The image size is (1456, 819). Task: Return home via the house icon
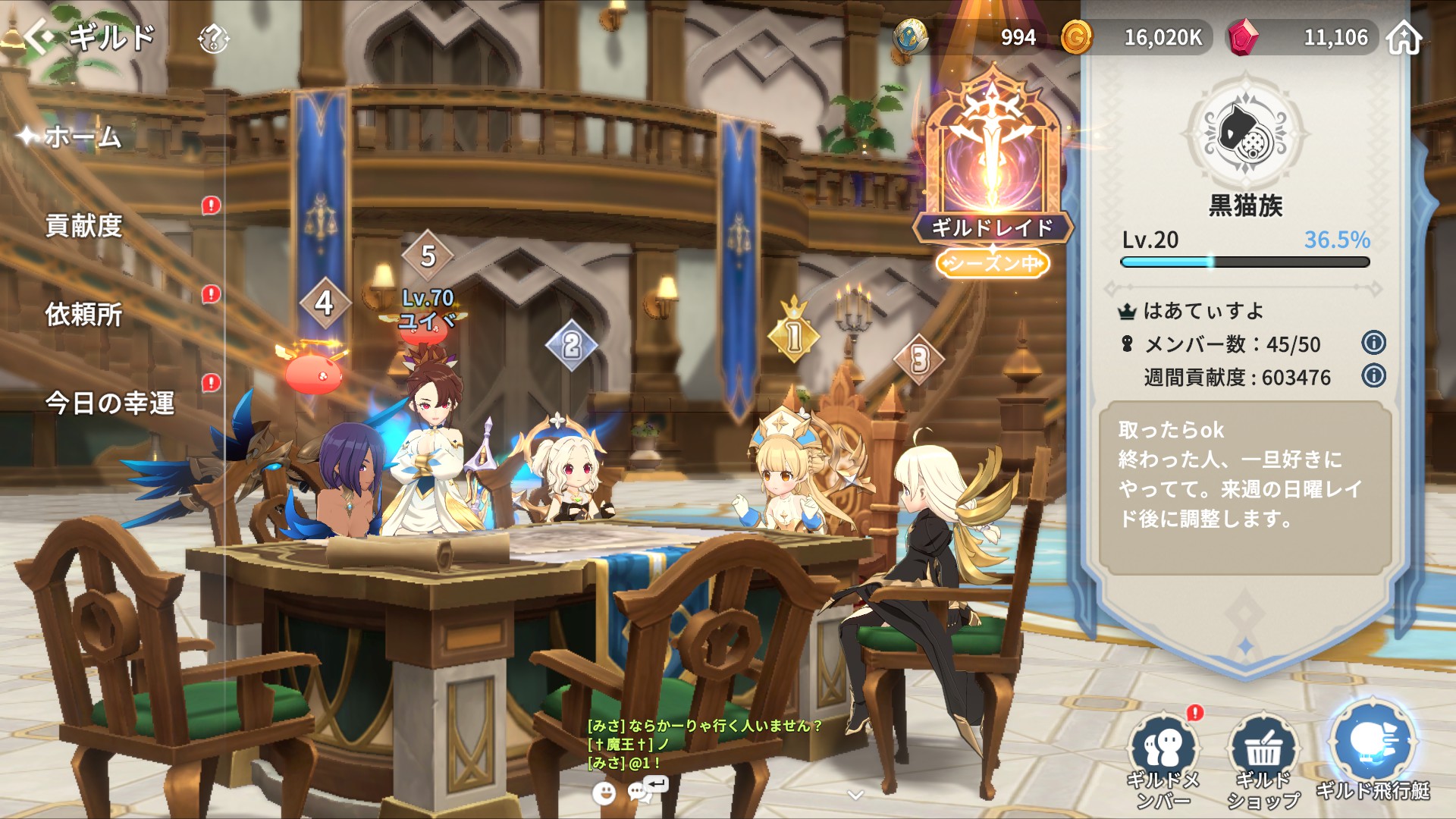click(x=1404, y=38)
